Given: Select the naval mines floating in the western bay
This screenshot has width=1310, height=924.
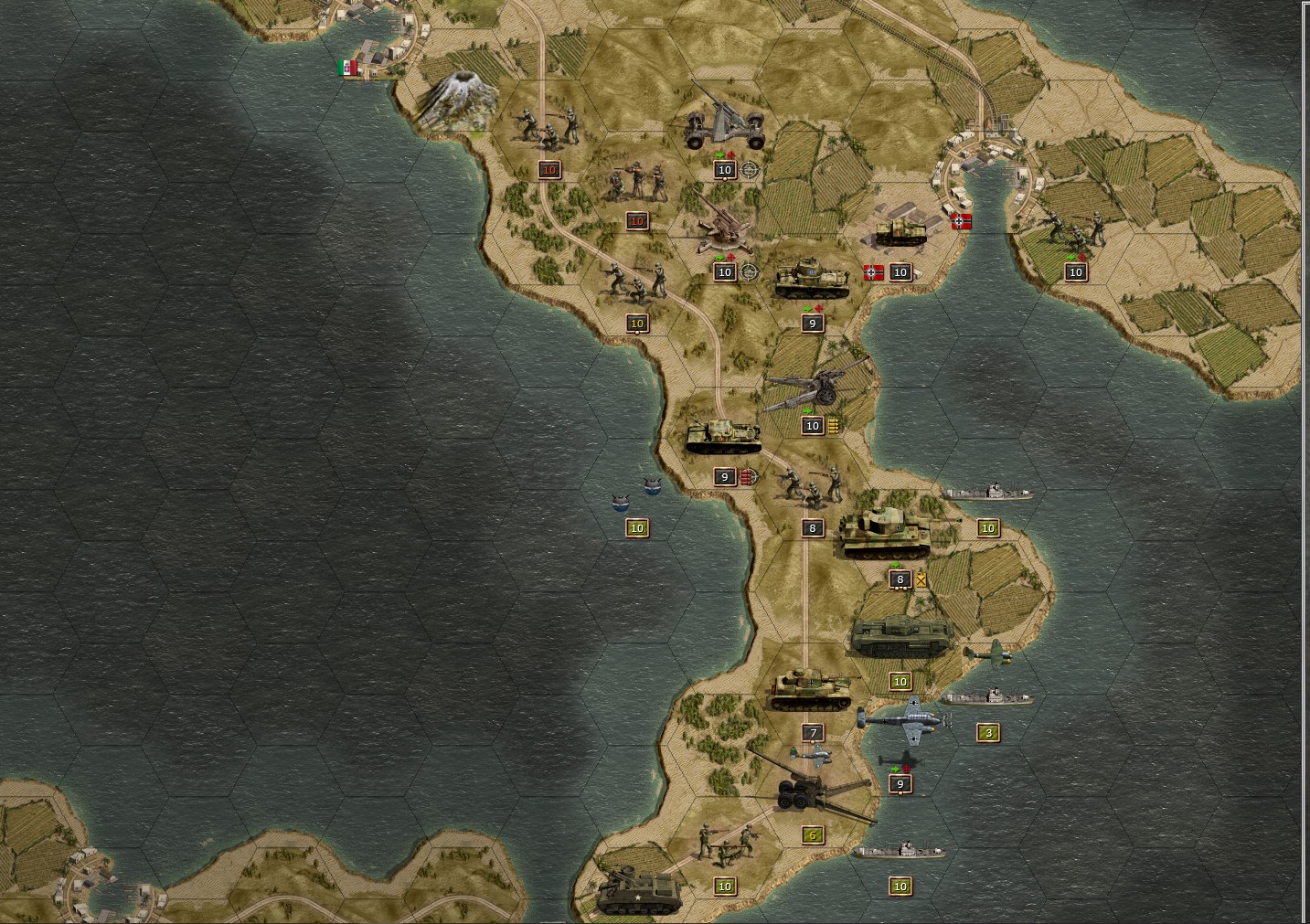Looking at the screenshot, I should [x=637, y=496].
